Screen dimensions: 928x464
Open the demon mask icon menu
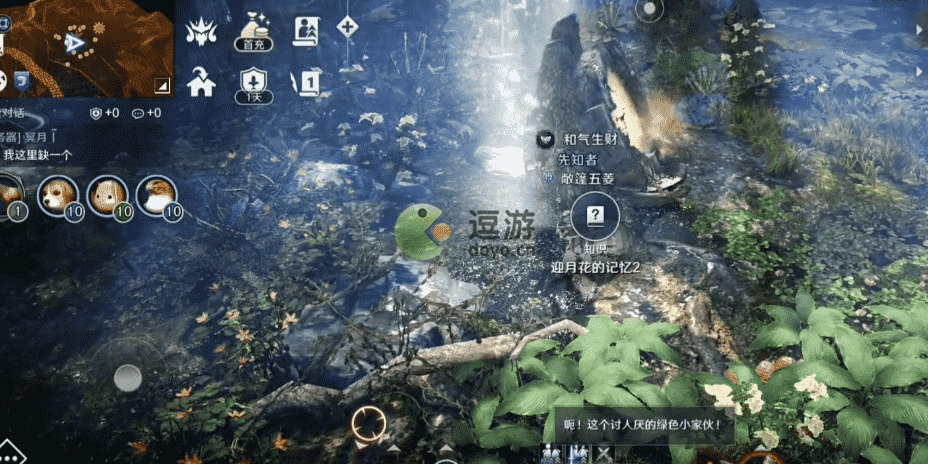(202, 32)
